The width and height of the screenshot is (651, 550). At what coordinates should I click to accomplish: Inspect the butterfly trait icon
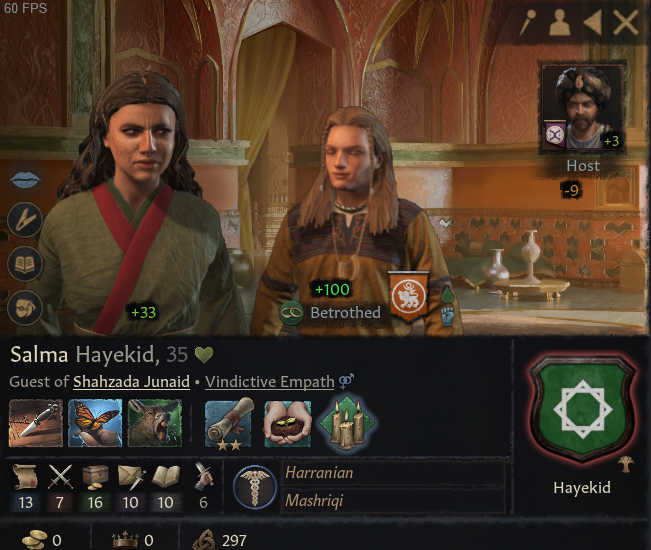pos(95,423)
